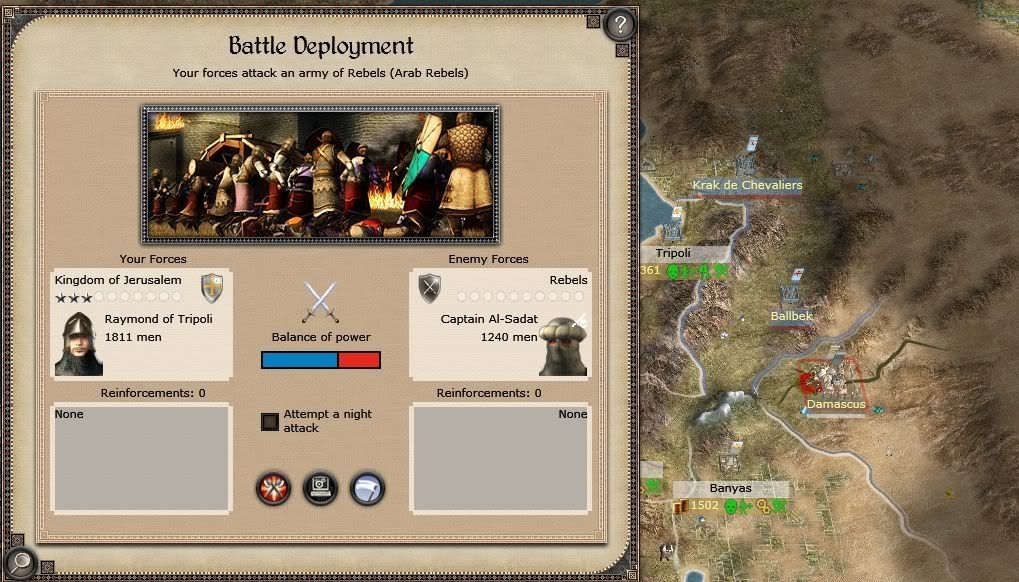1019x582 pixels.
Task: Auto-resolve the battle using the computer icon
Action: [x=320, y=488]
